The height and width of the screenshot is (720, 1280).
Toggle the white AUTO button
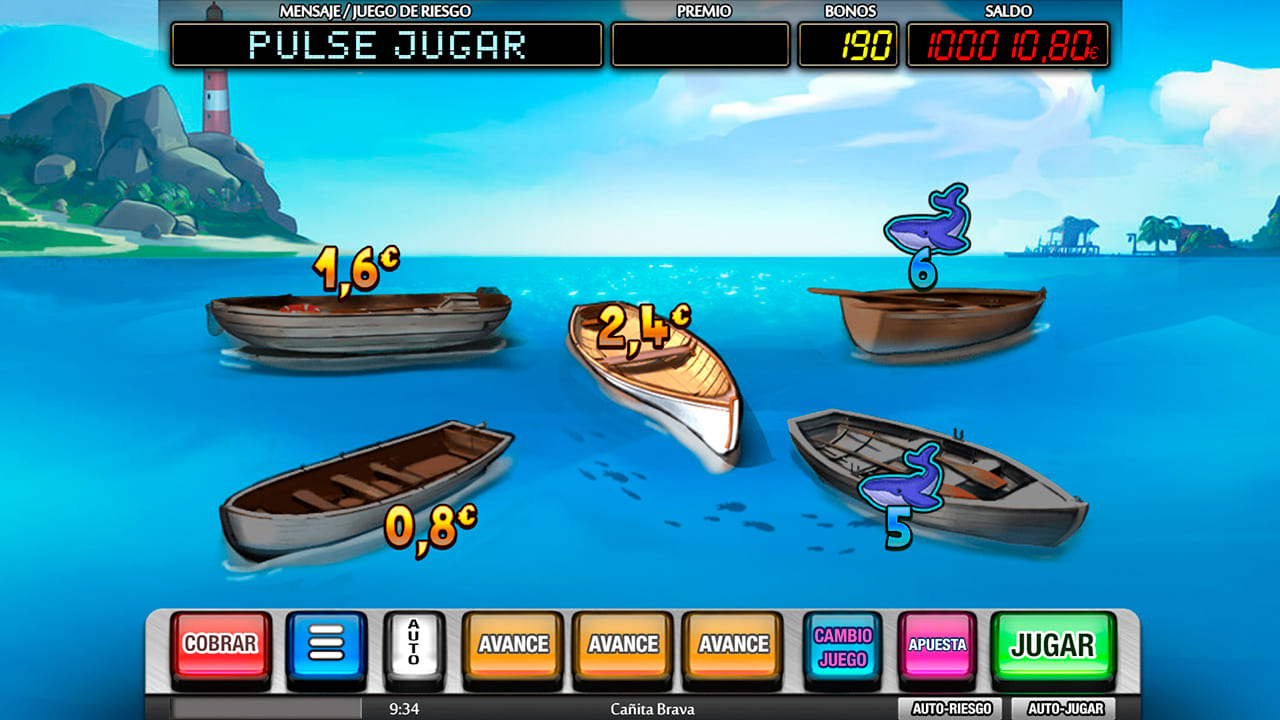(x=414, y=645)
